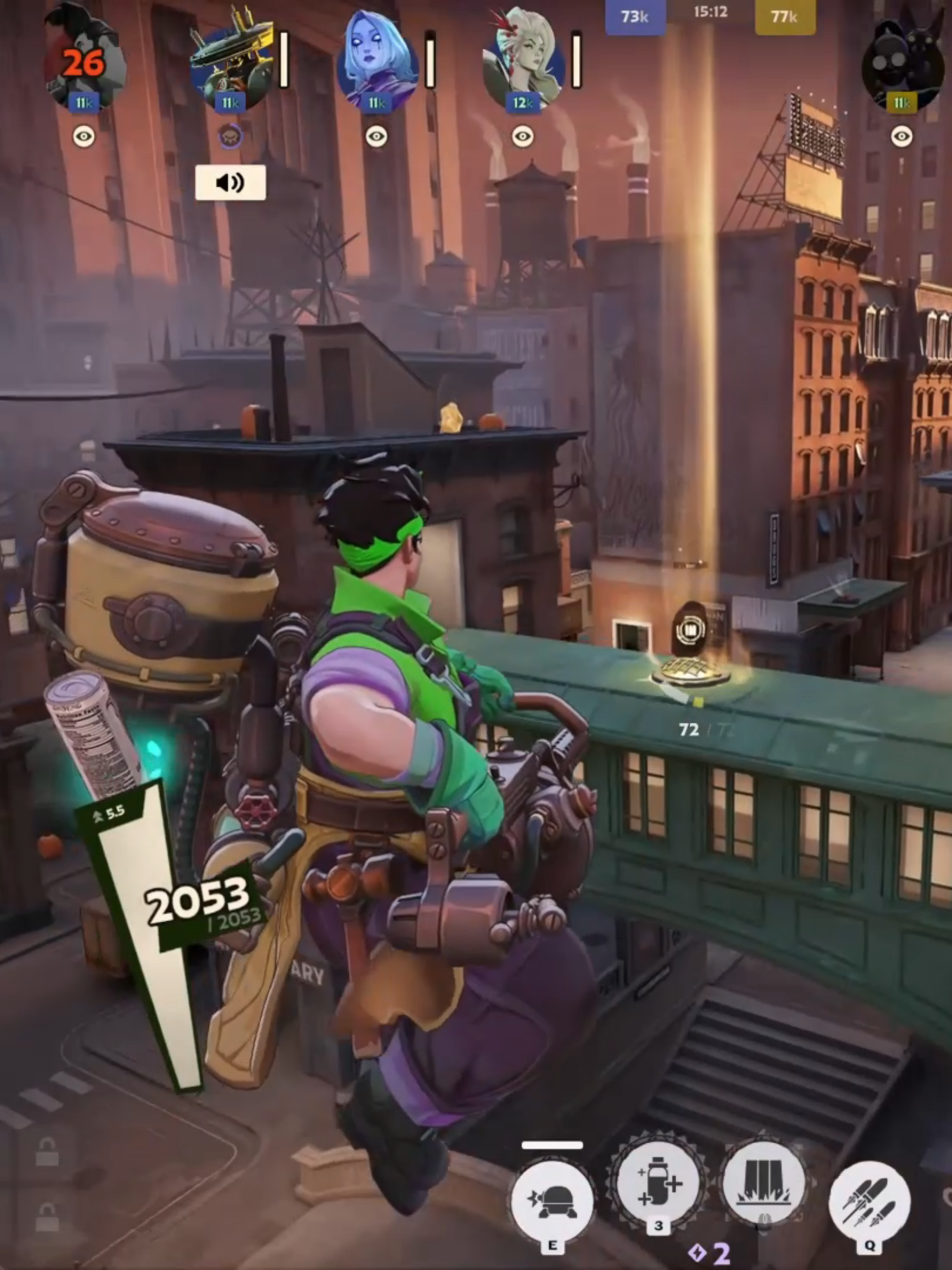Toggle spectate eye under the geisha teammate portrait

tap(522, 135)
